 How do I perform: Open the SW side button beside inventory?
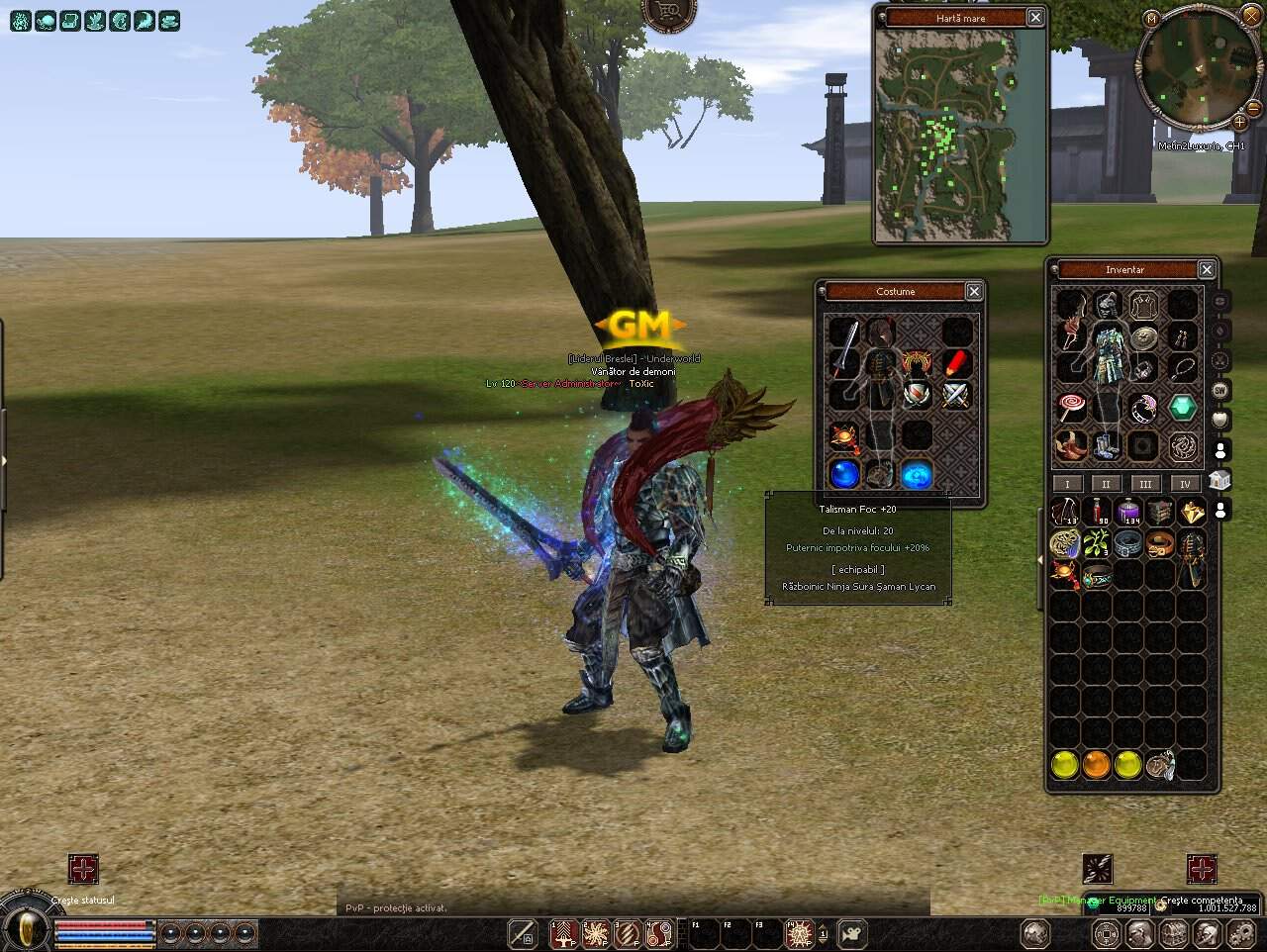tap(1219, 390)
